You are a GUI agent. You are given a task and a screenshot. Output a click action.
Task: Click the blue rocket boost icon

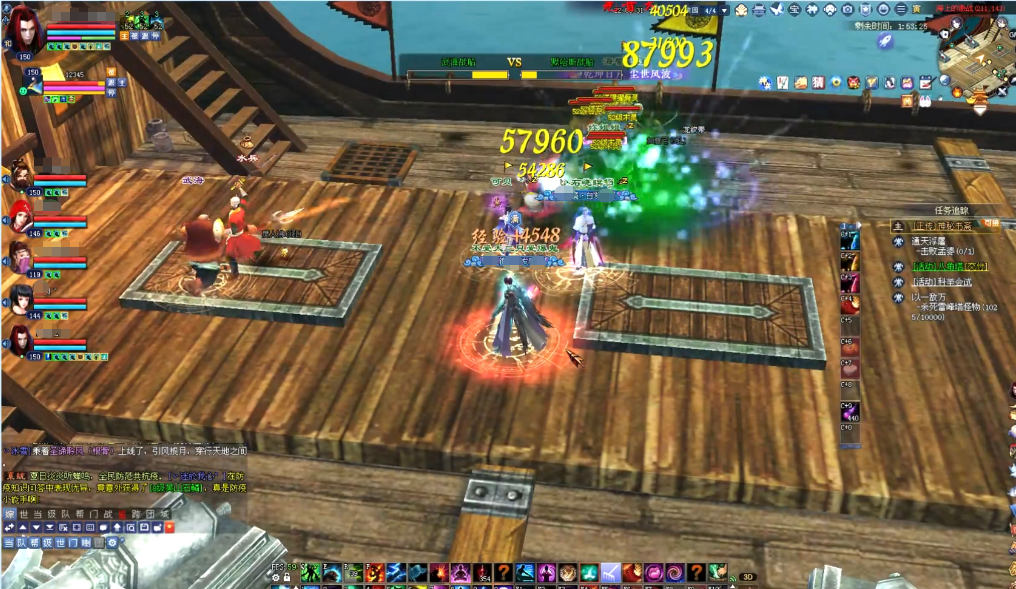click(885, 41)
